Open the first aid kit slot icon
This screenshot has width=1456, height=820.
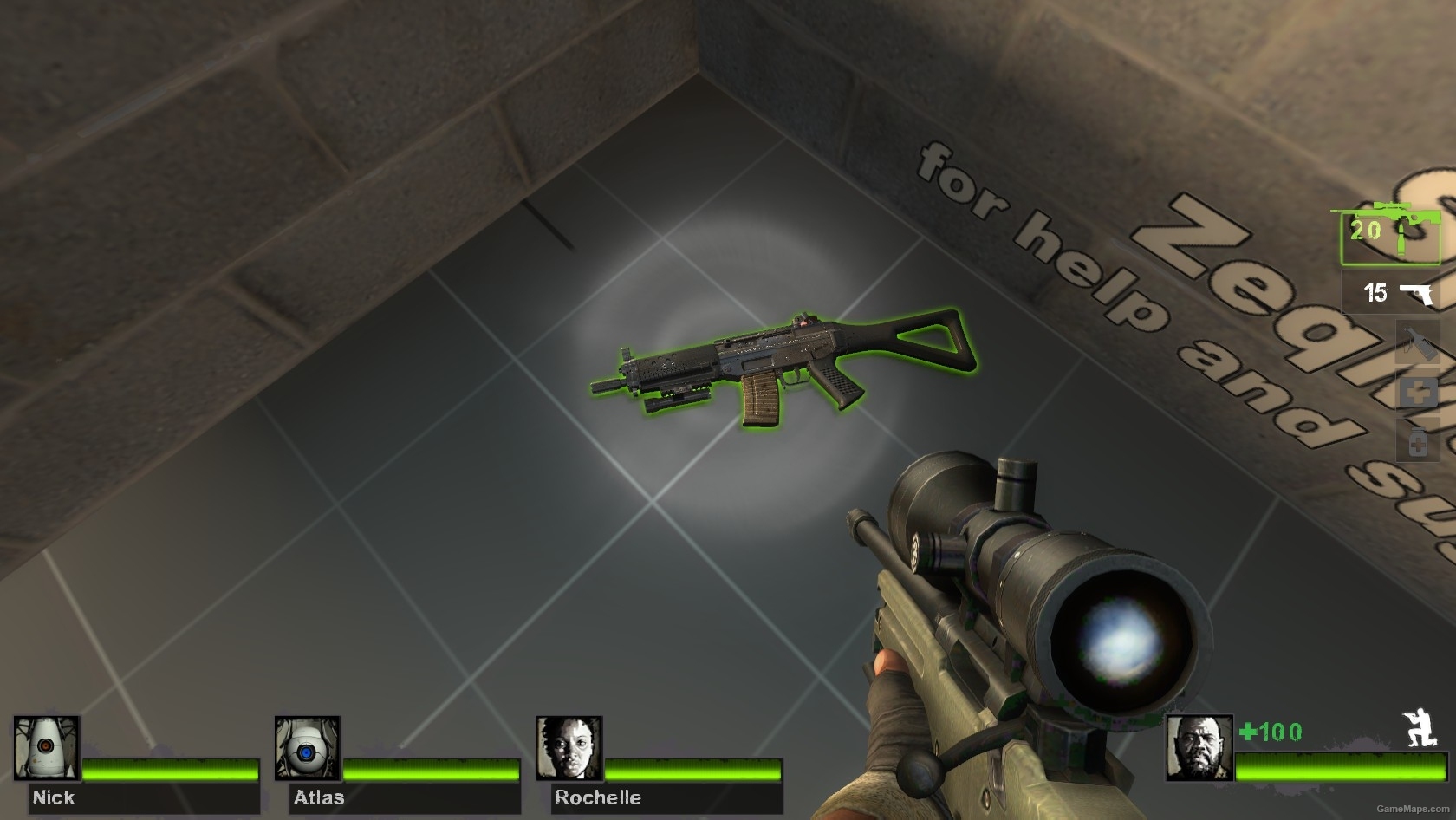(1416, 390)
